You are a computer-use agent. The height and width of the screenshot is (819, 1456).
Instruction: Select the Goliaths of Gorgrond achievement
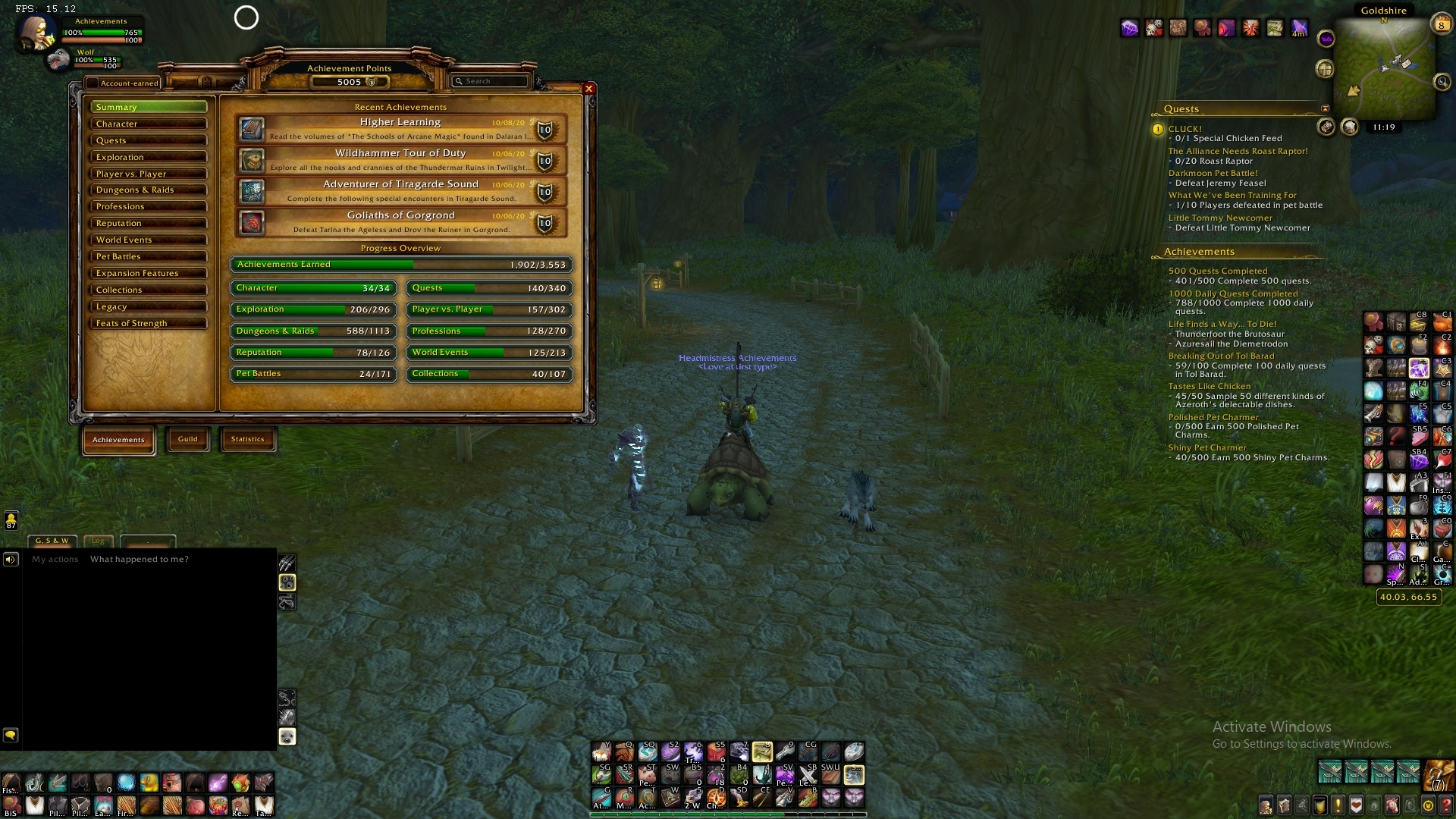click(x=400, y=222)
